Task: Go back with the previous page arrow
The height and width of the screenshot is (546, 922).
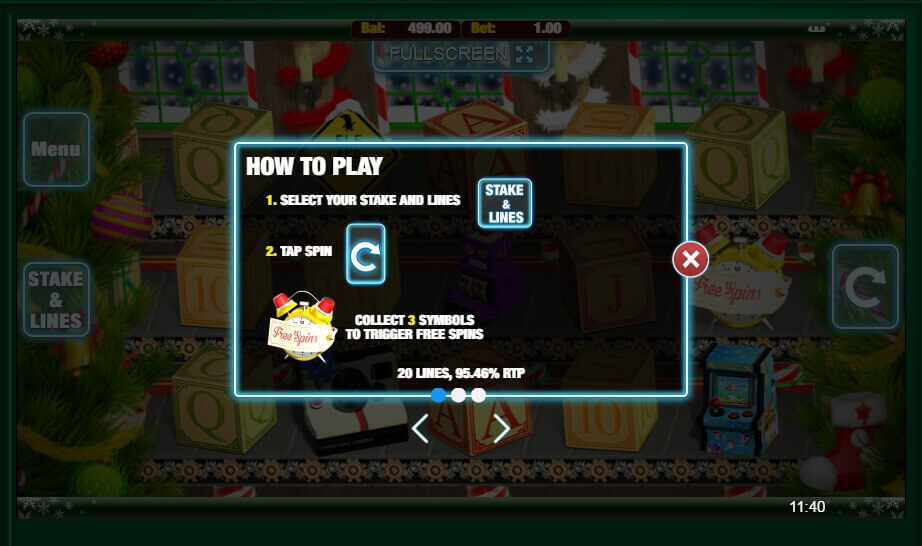Action: [421, 429]
